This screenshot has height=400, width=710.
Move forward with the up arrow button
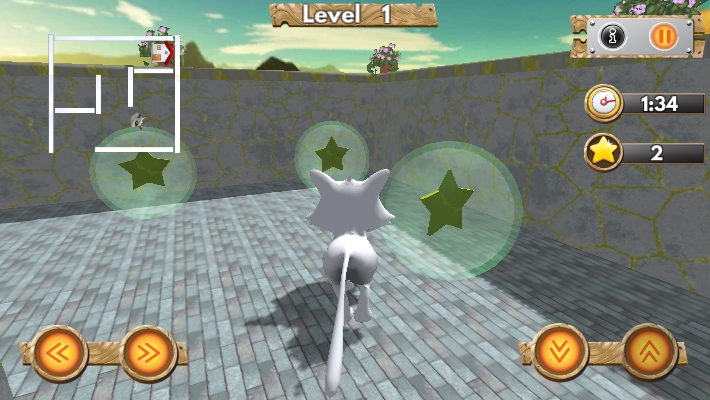click(x=649, y=352)
